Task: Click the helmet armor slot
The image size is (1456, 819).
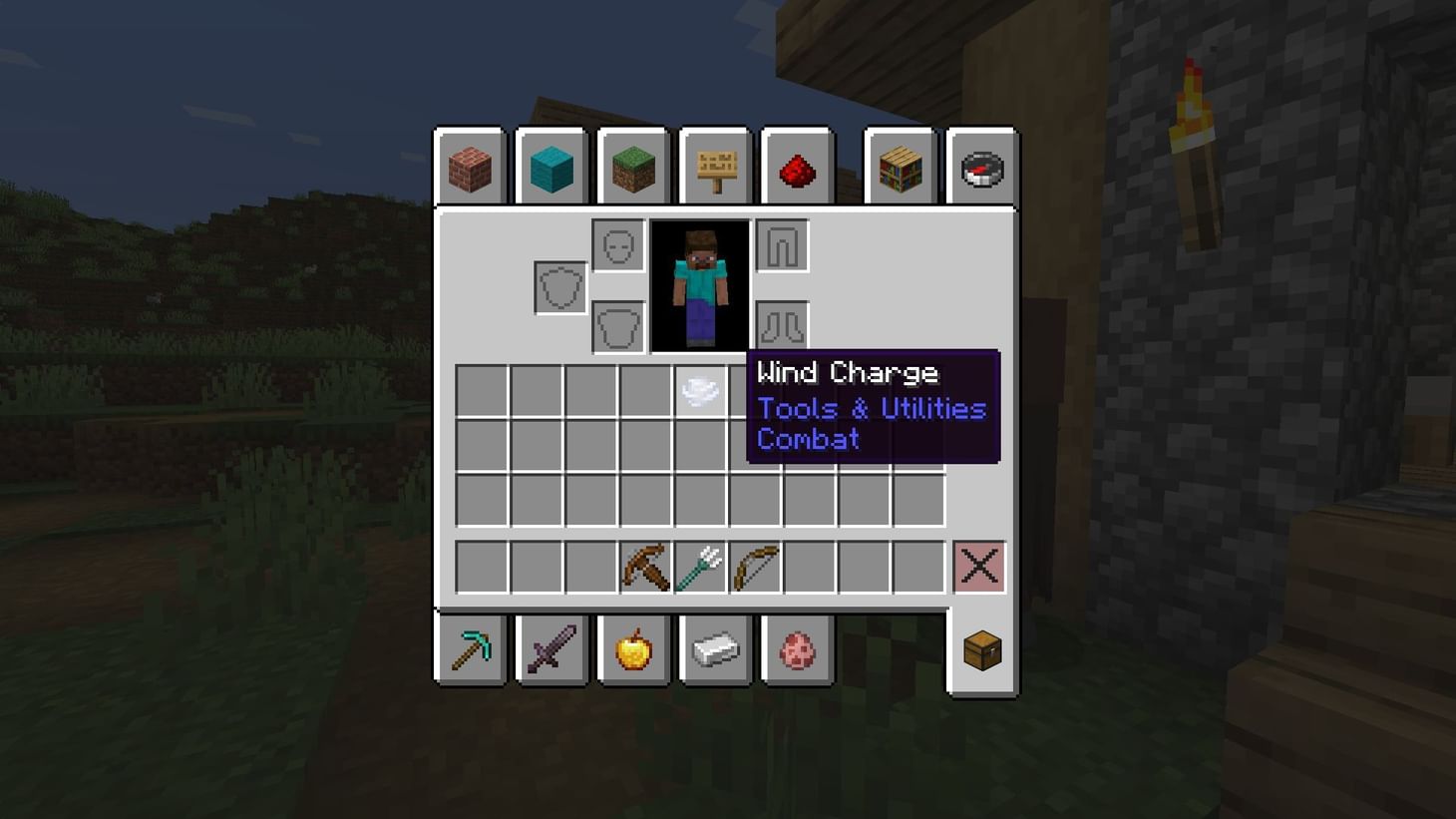Action: (x=617, y=243)
